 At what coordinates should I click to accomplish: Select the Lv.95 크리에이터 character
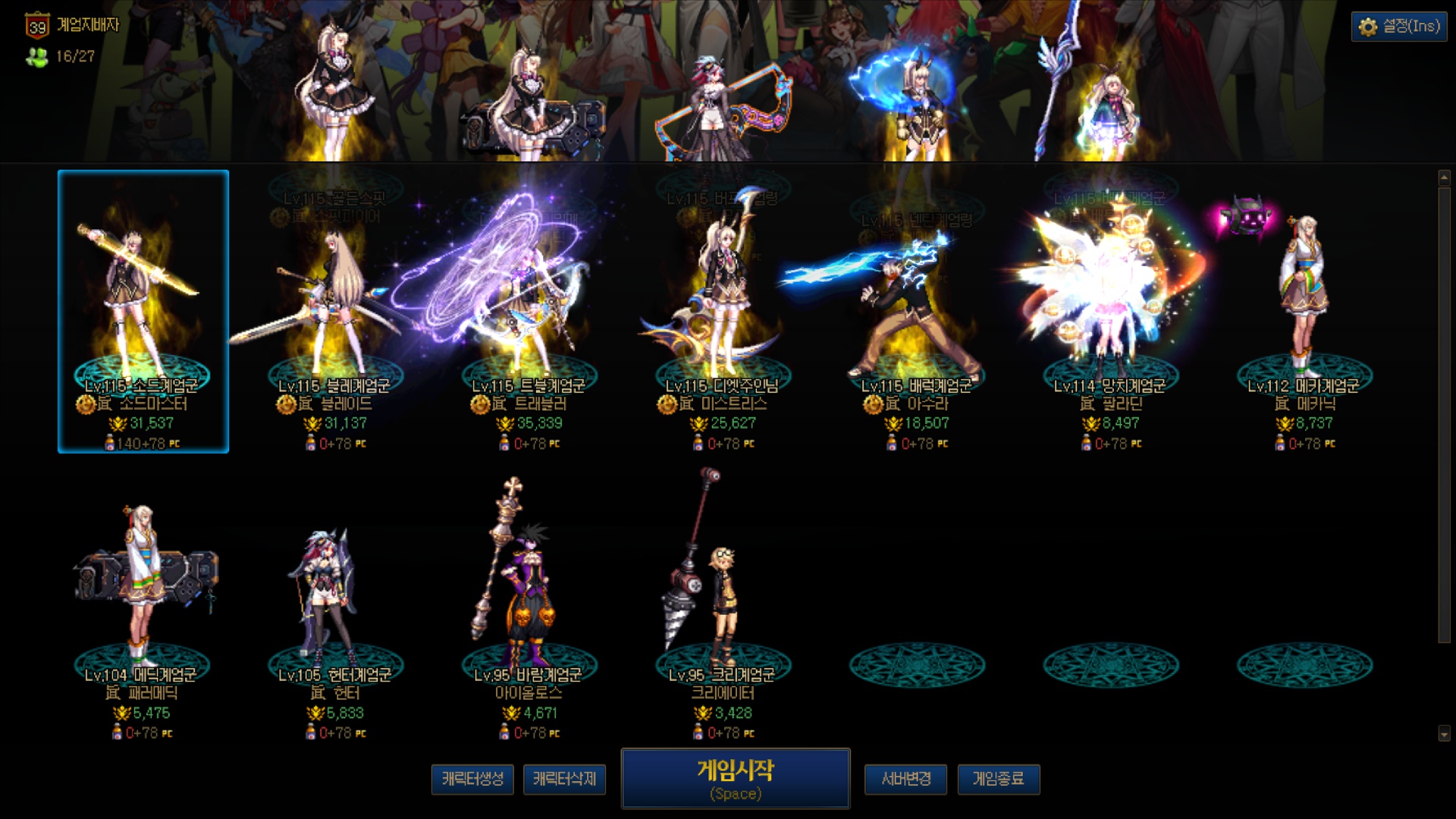pyautogui.click(x=723, y=599)
